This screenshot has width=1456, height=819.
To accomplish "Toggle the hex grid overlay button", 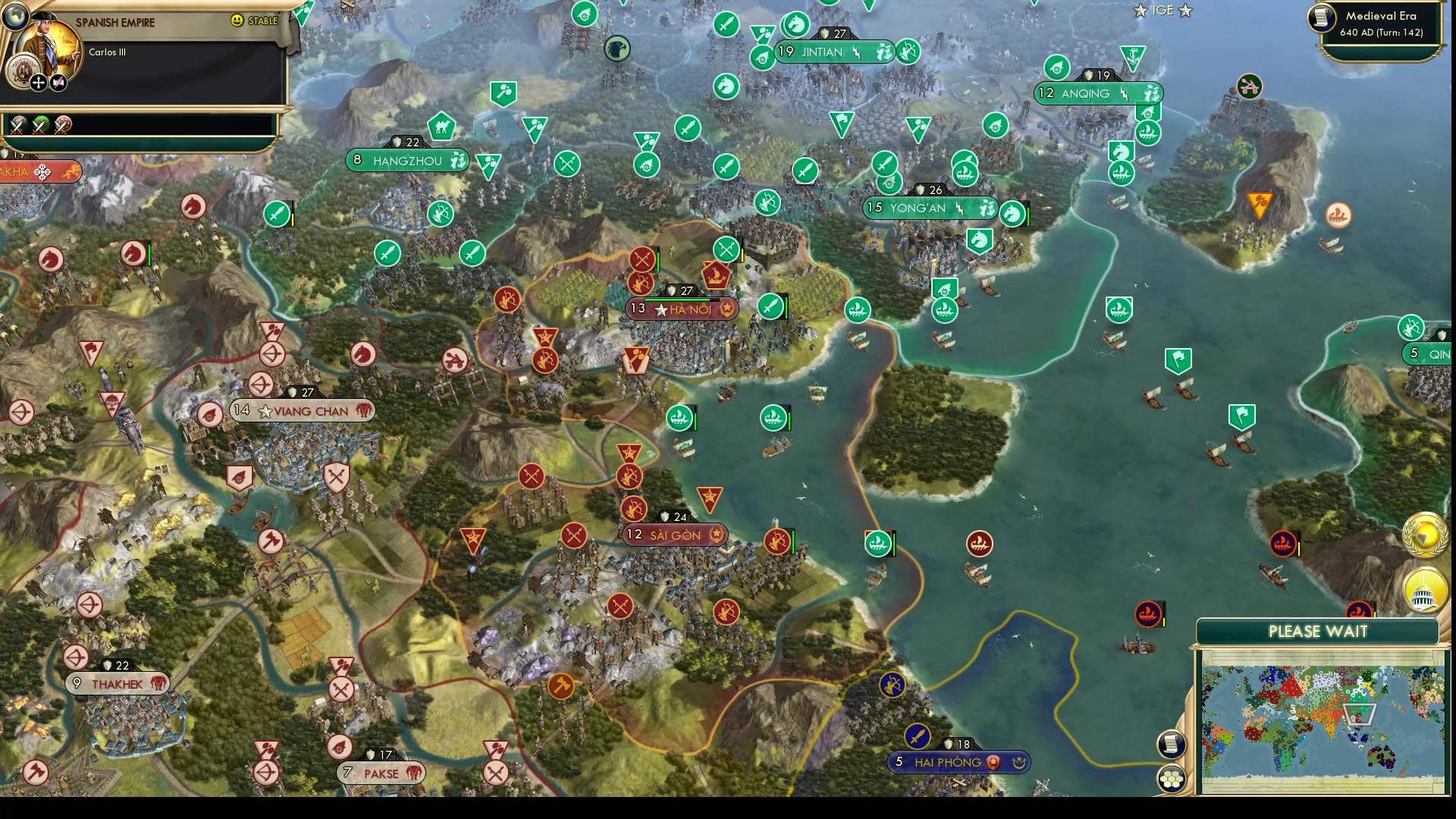I will [1172, 778].
